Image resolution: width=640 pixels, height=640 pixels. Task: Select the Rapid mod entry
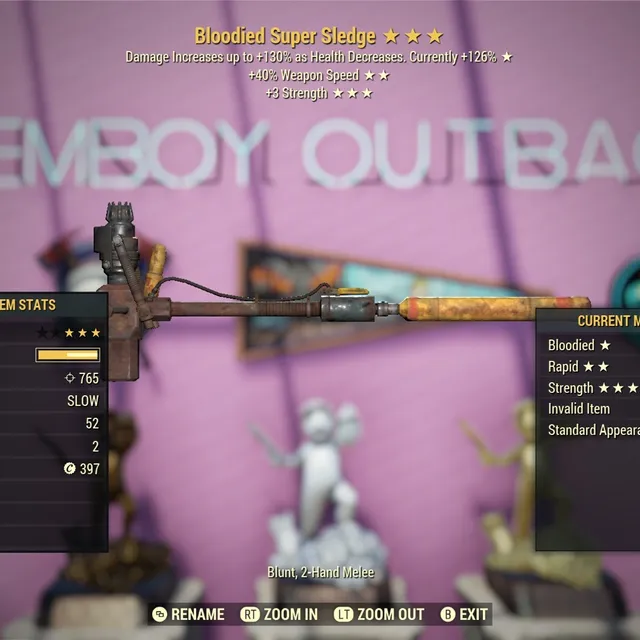[x=578, y=366]
